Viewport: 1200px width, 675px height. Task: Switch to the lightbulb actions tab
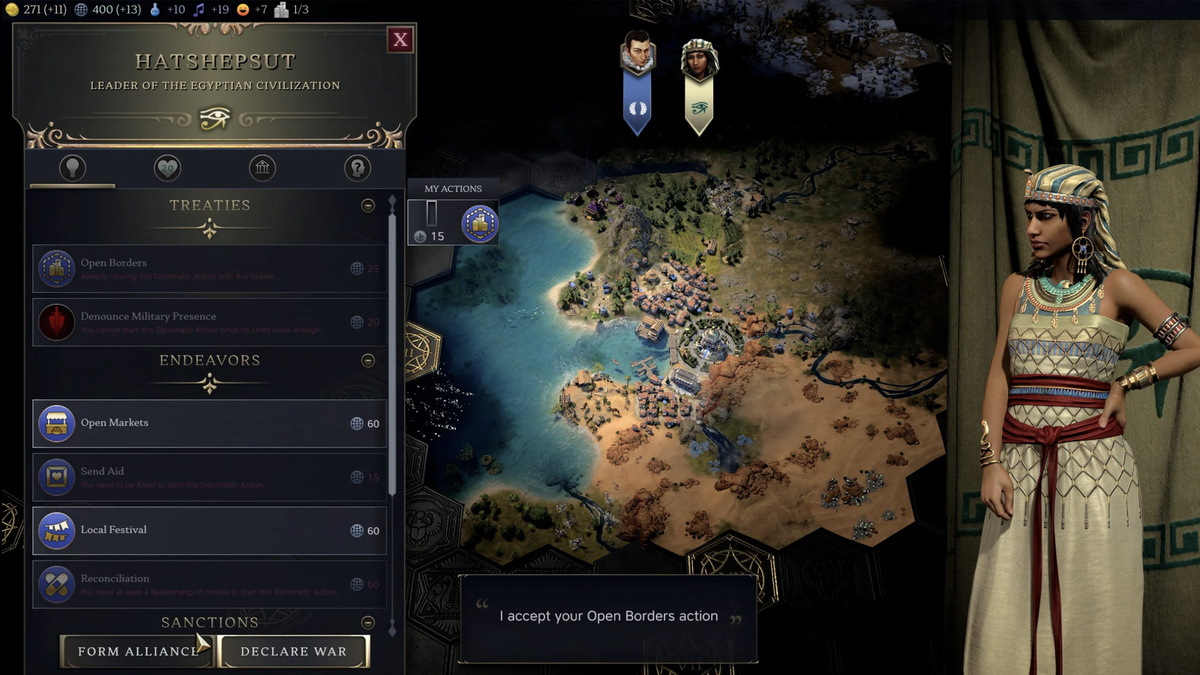[x=72, y=168]
